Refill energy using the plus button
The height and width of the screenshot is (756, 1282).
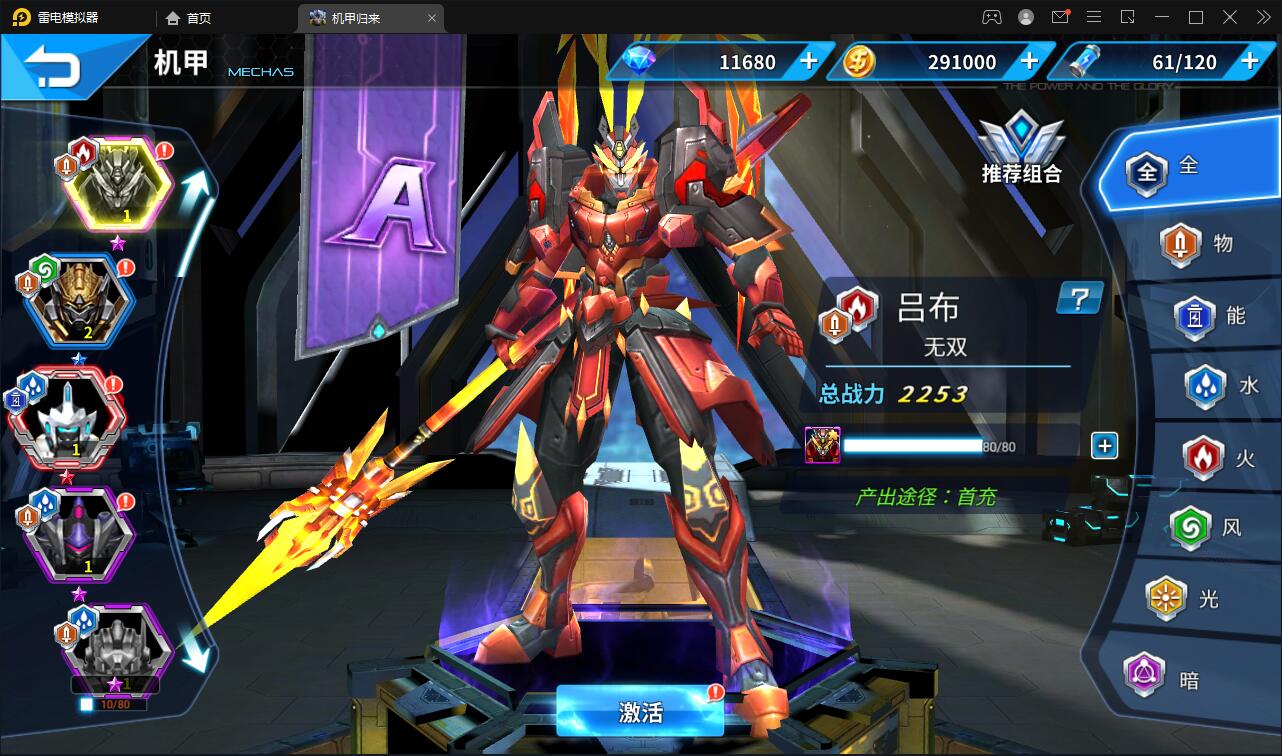pyautogui.click(x=1249, y=62)
